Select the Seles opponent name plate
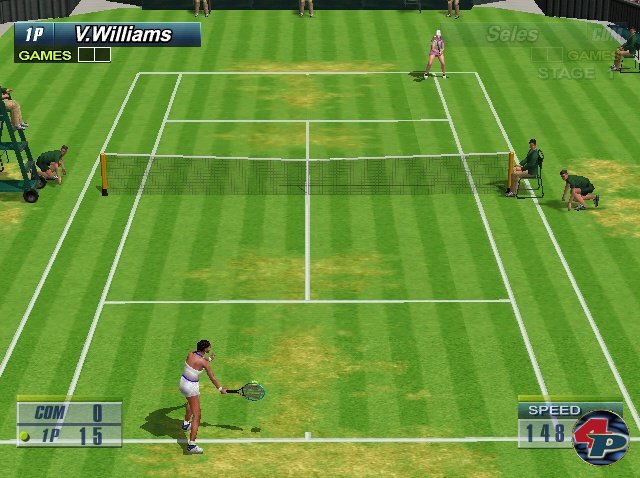 pos(512,35)
